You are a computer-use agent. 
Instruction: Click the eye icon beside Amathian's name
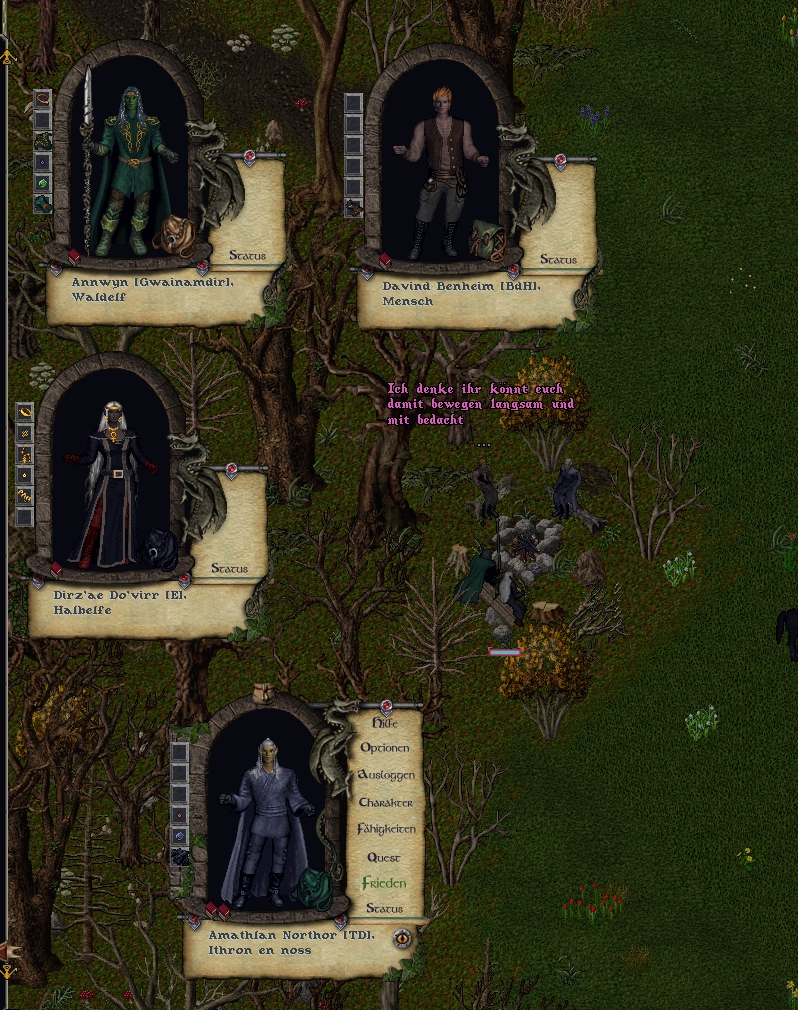point(402,938)
